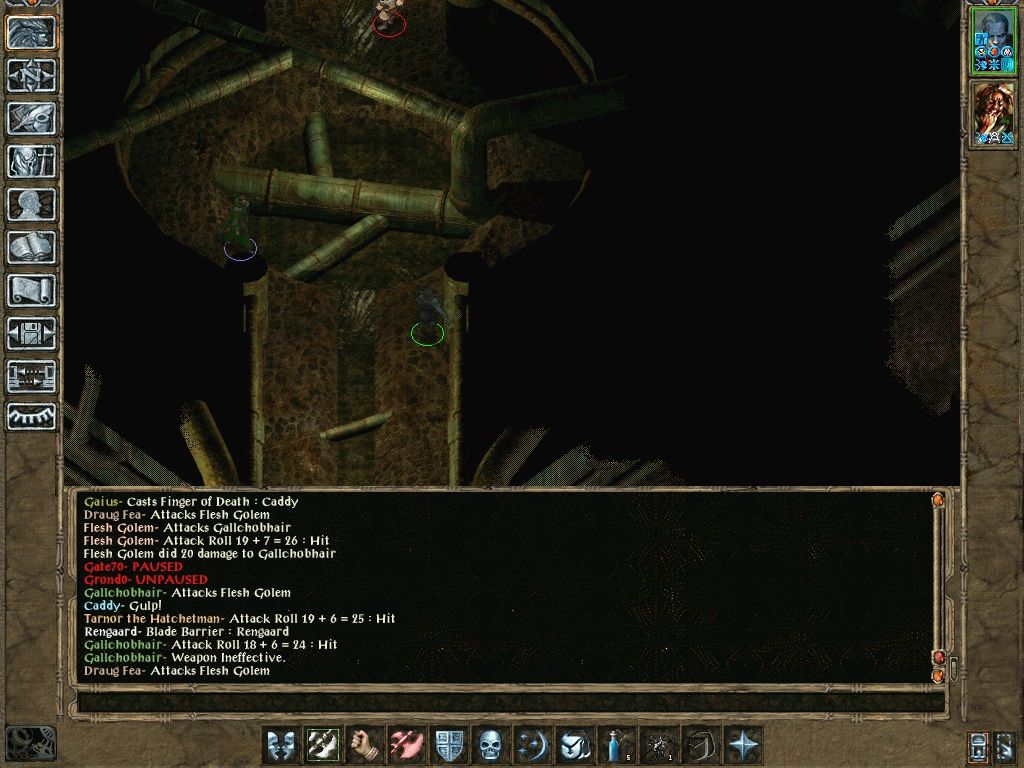
Task: Choose the fist weapon slot
Action: coord(364,745)
